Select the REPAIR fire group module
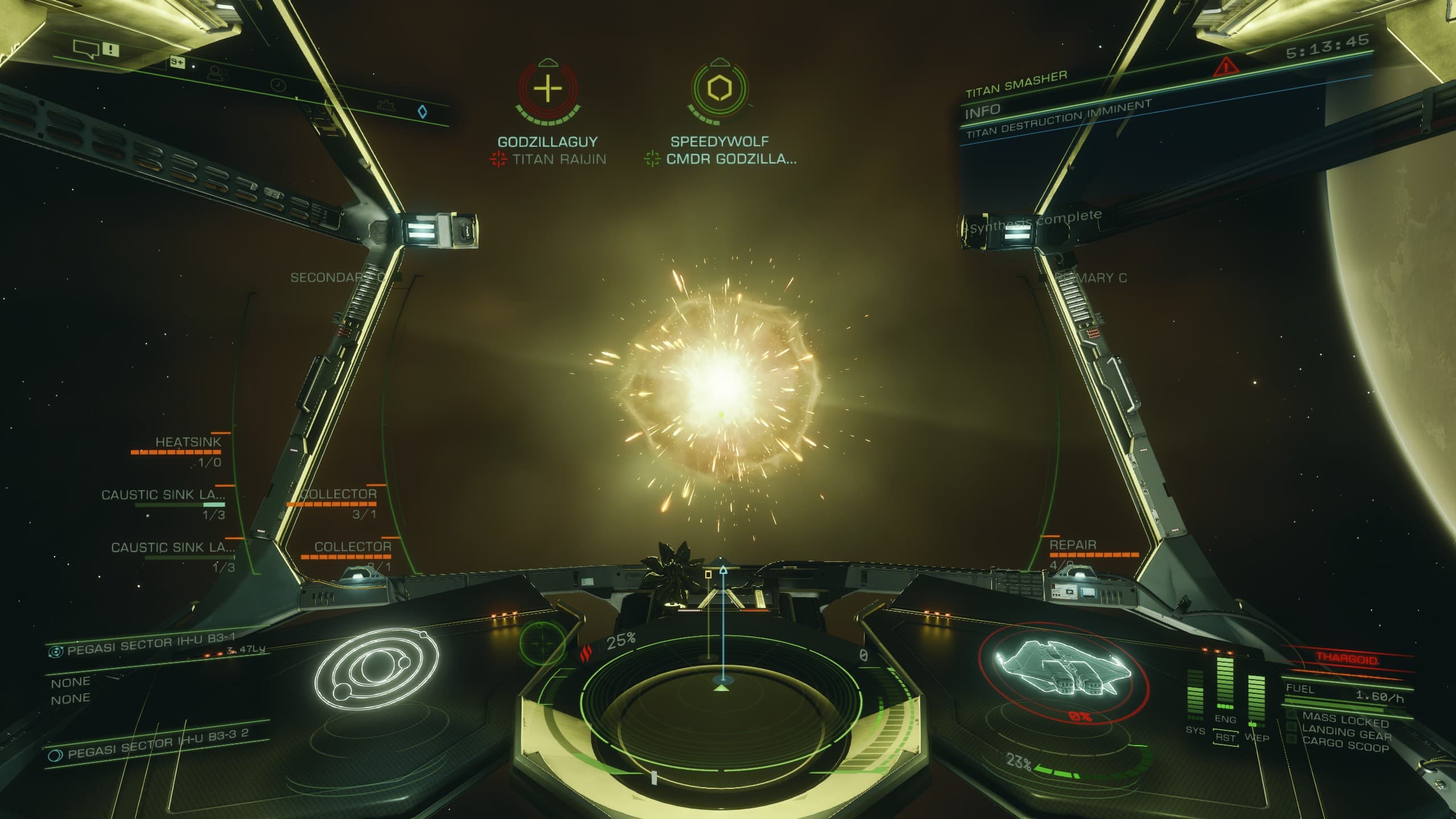The height and width of the screenshot is (819, 1456). tap(1073, 545)
